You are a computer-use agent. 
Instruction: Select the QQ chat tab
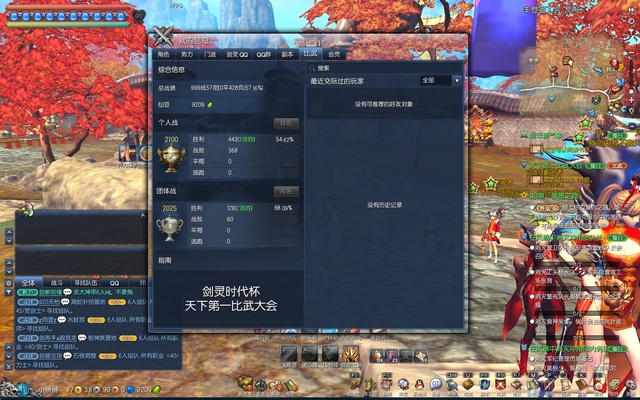pyautogui.click(x=114, y=283)
